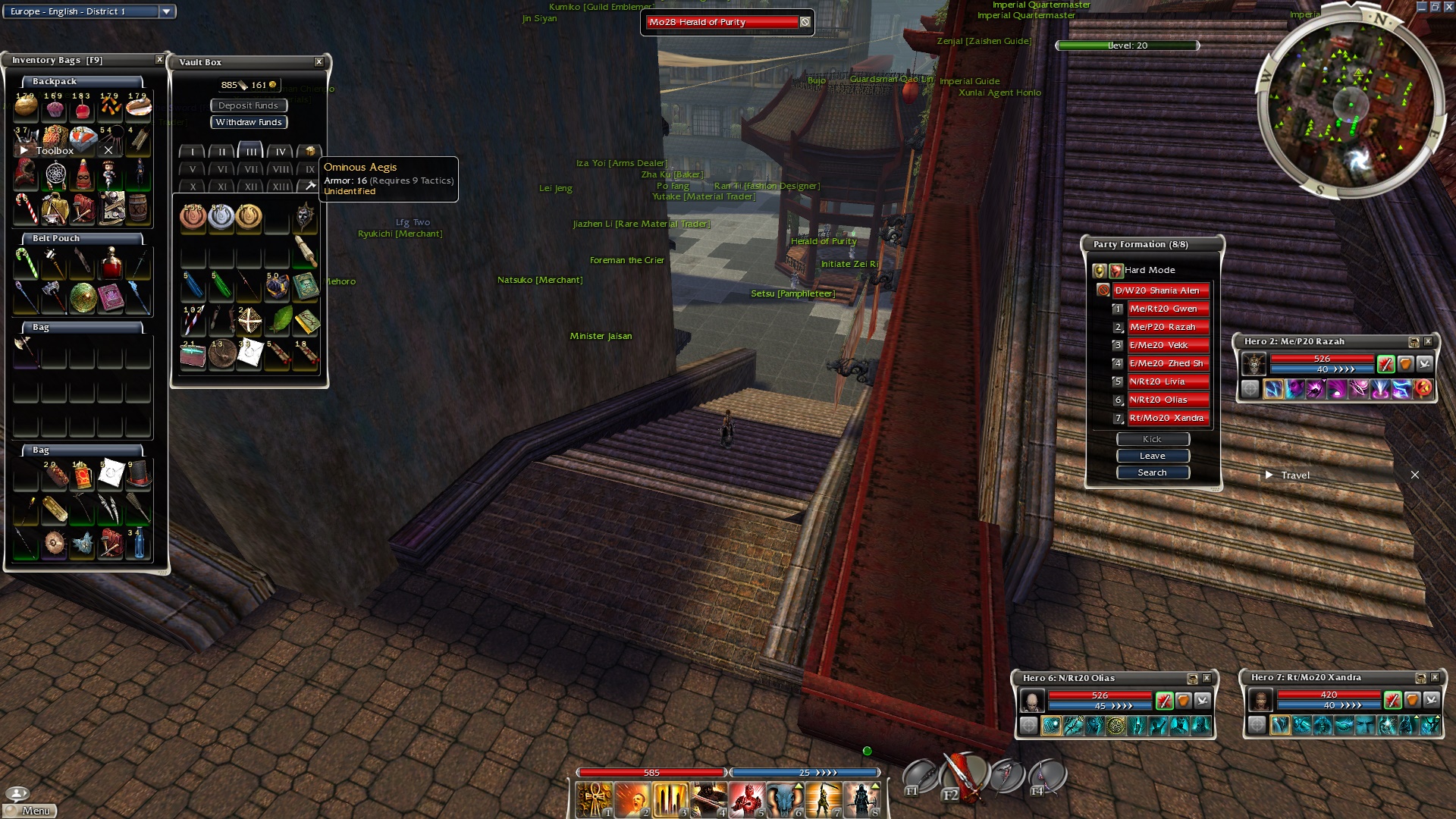The height and width of the screenshot is (819, 1456).
Task: Click the Deposit Funds button
Action: [x=249, y=105]
